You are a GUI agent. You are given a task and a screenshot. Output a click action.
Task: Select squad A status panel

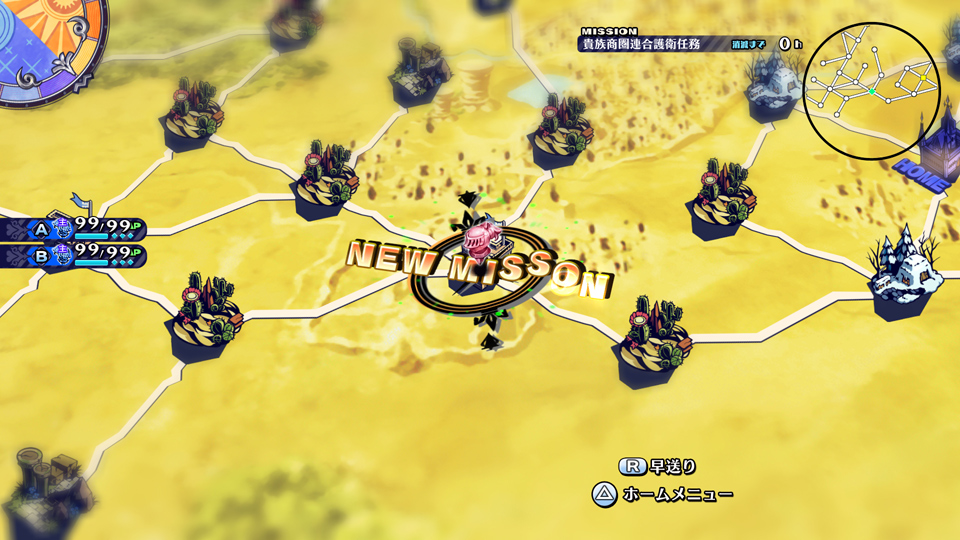tap(74, 229)
